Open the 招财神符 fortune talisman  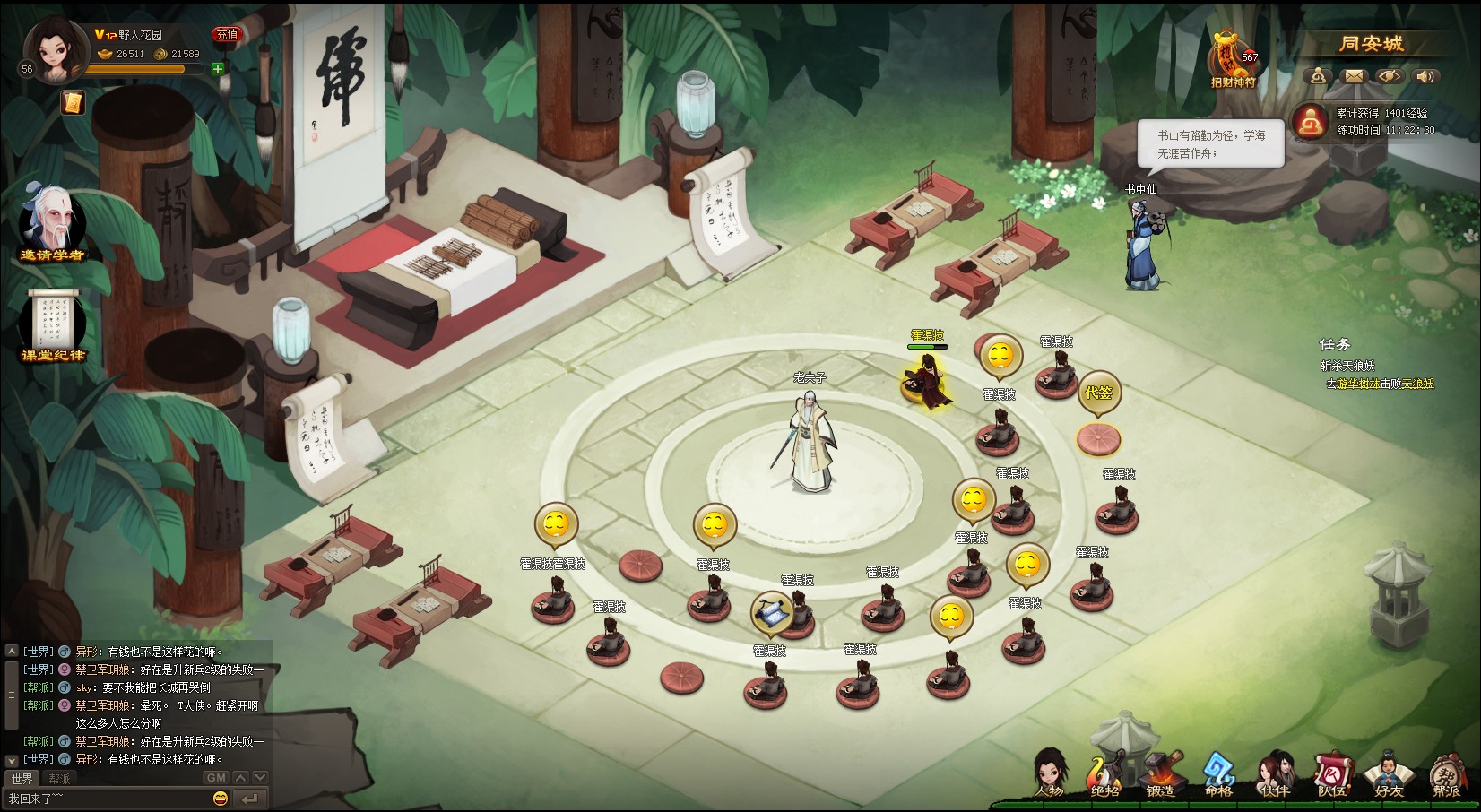[x=1234, y=59]
